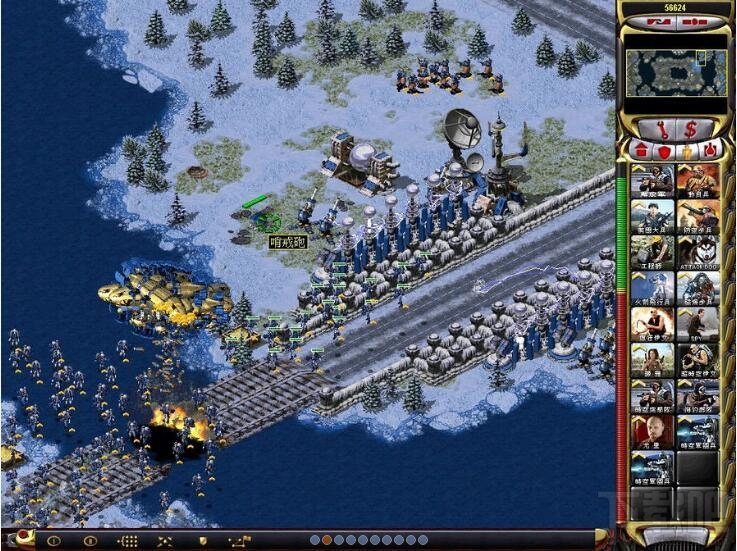The height and width of the screenshot is (551, 737).
Task: Select the waypoint path command button
Action: pos(241,541)
